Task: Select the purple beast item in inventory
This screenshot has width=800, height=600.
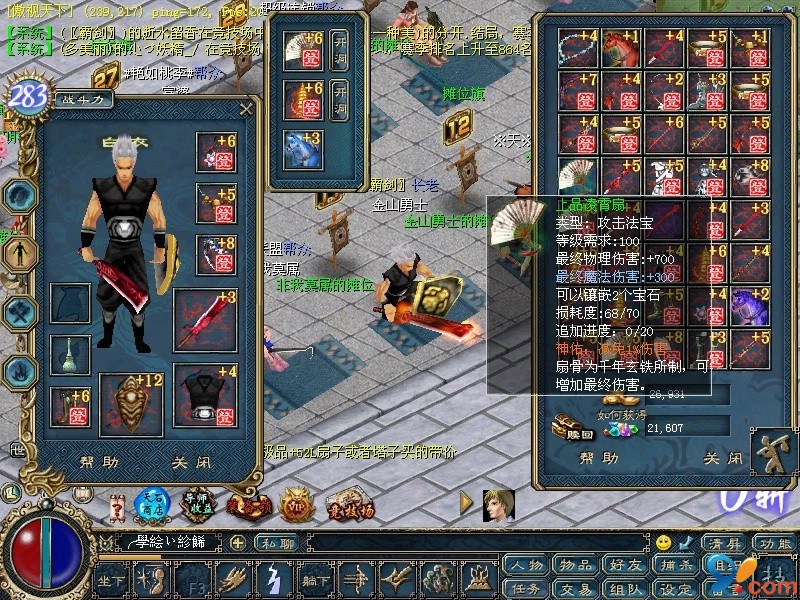Action: (x=747, y=304)
